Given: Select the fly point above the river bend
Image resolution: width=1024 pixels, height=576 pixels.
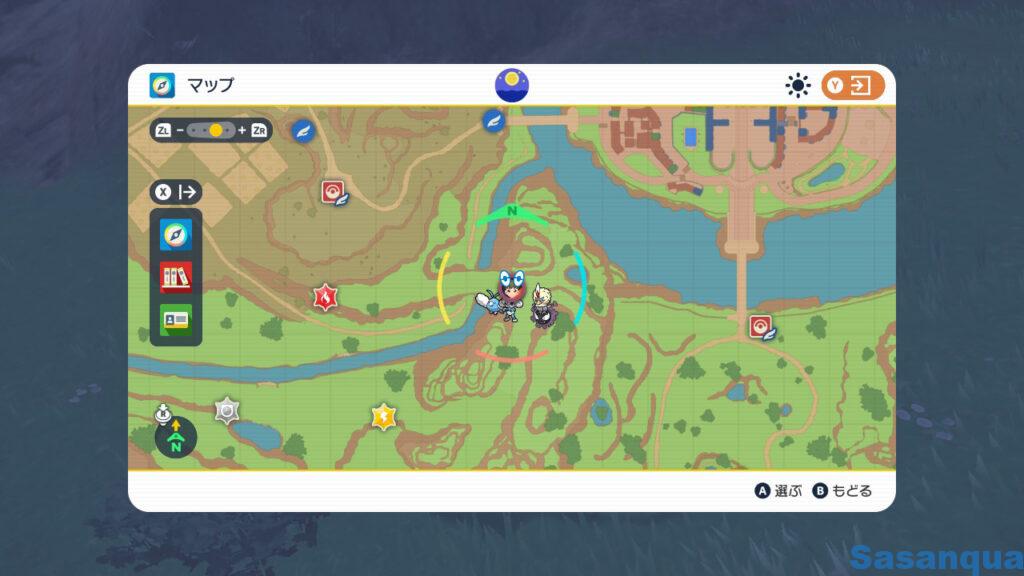Looking at the screenshot, I should point(492,120).
